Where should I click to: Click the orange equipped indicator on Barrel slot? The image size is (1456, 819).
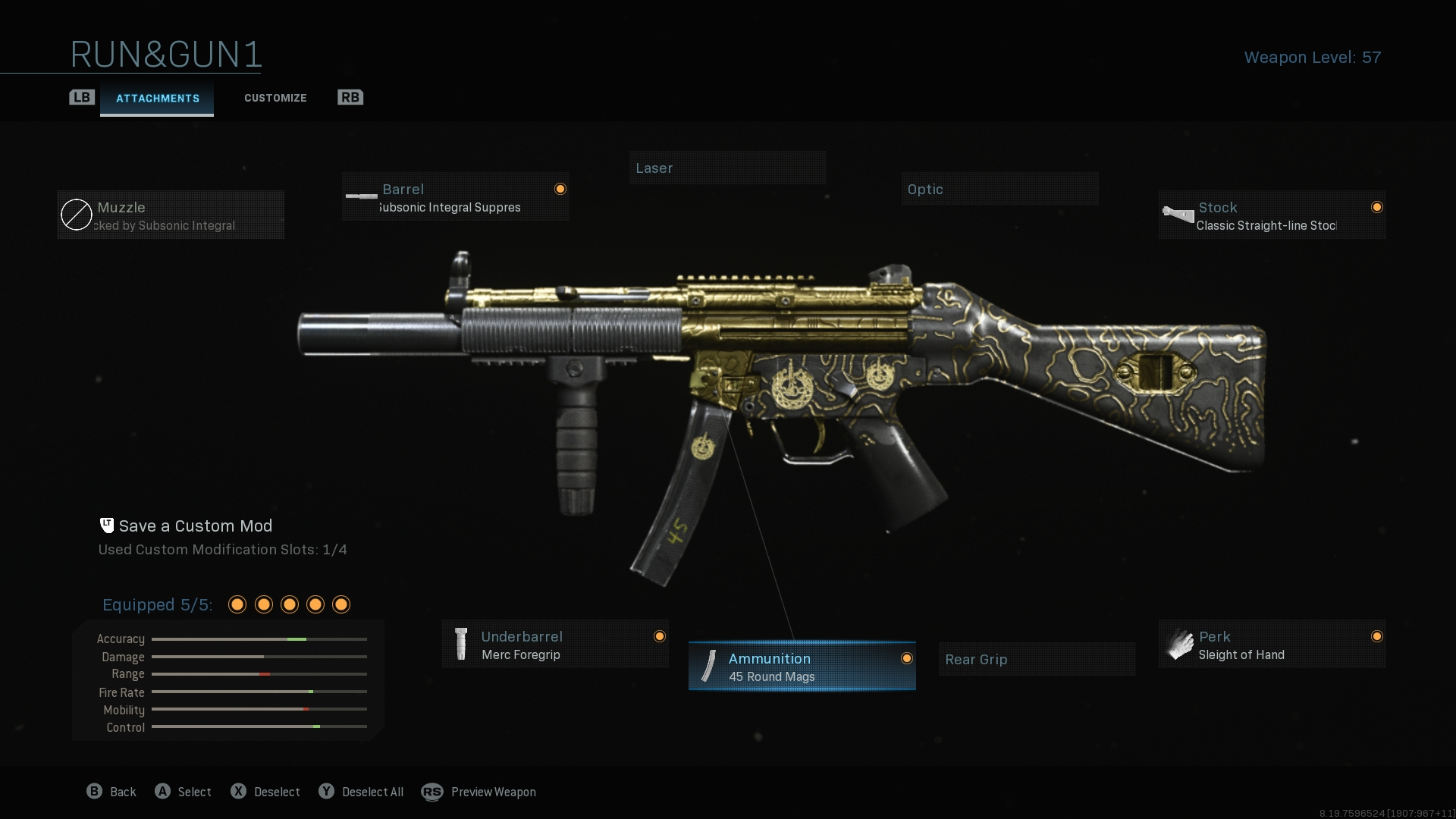click(x=560, y=188)
